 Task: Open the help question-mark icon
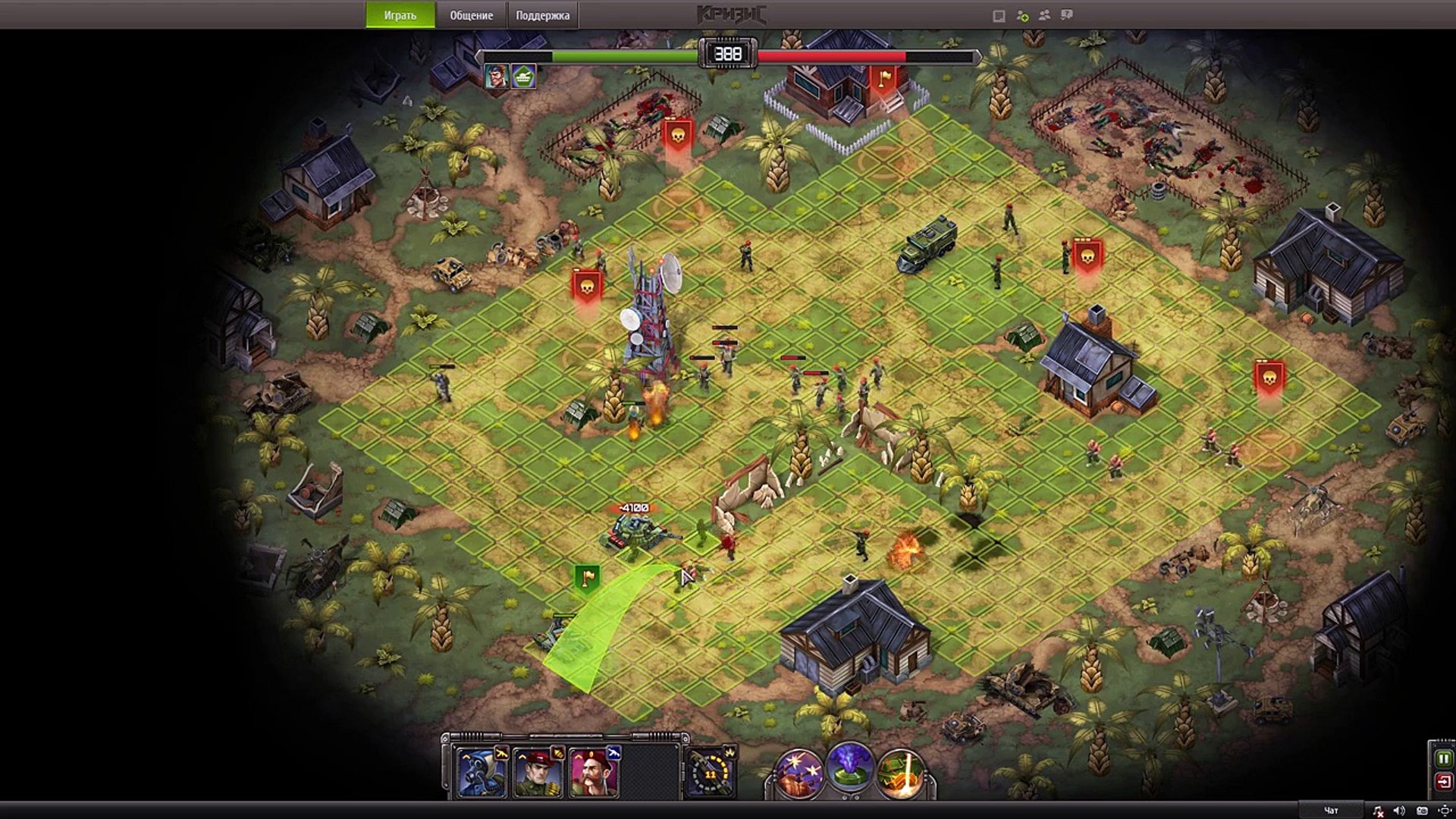click(x=1067, y=15)
